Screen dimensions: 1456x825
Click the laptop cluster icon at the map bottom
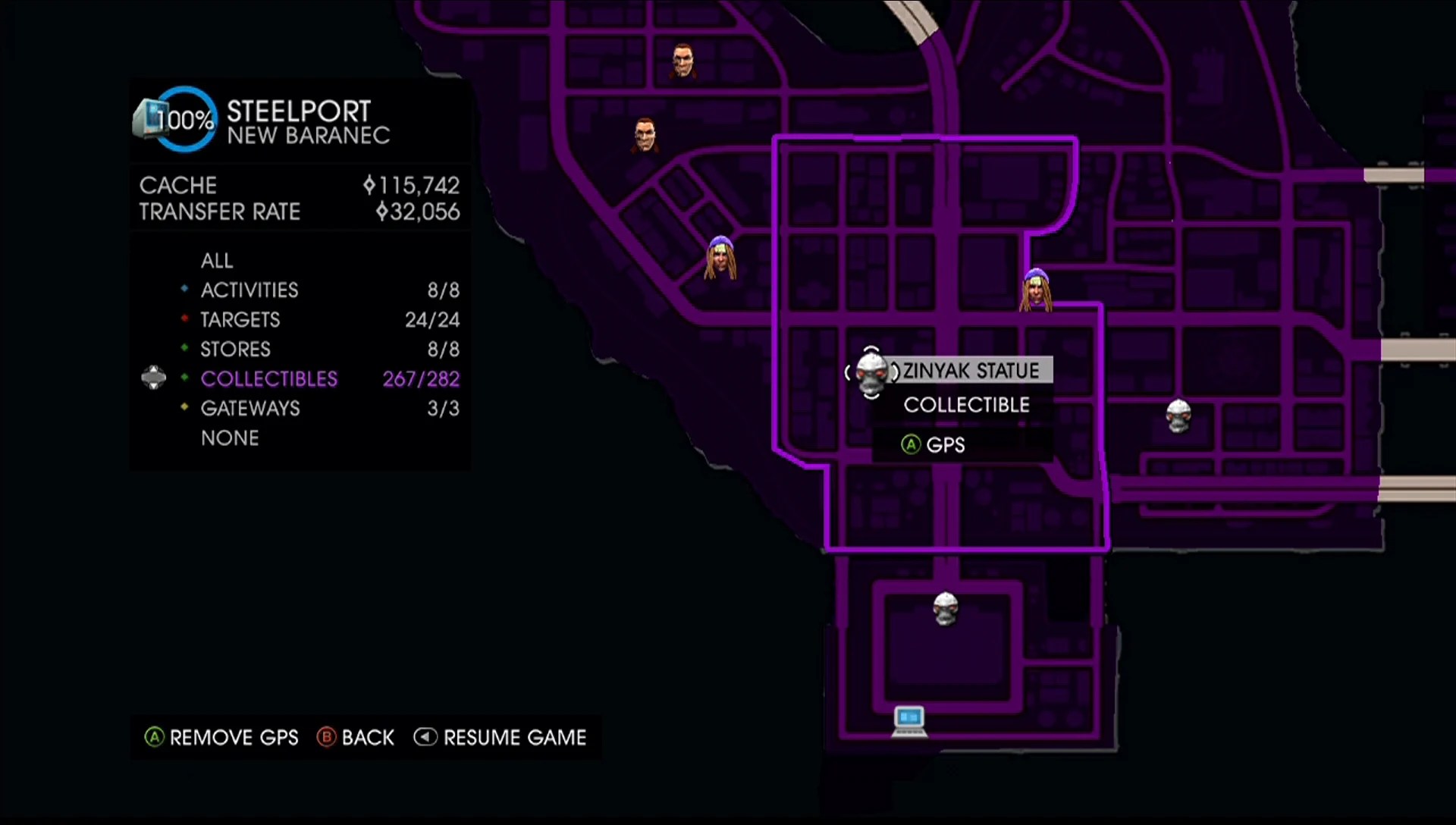coord(908,720)
